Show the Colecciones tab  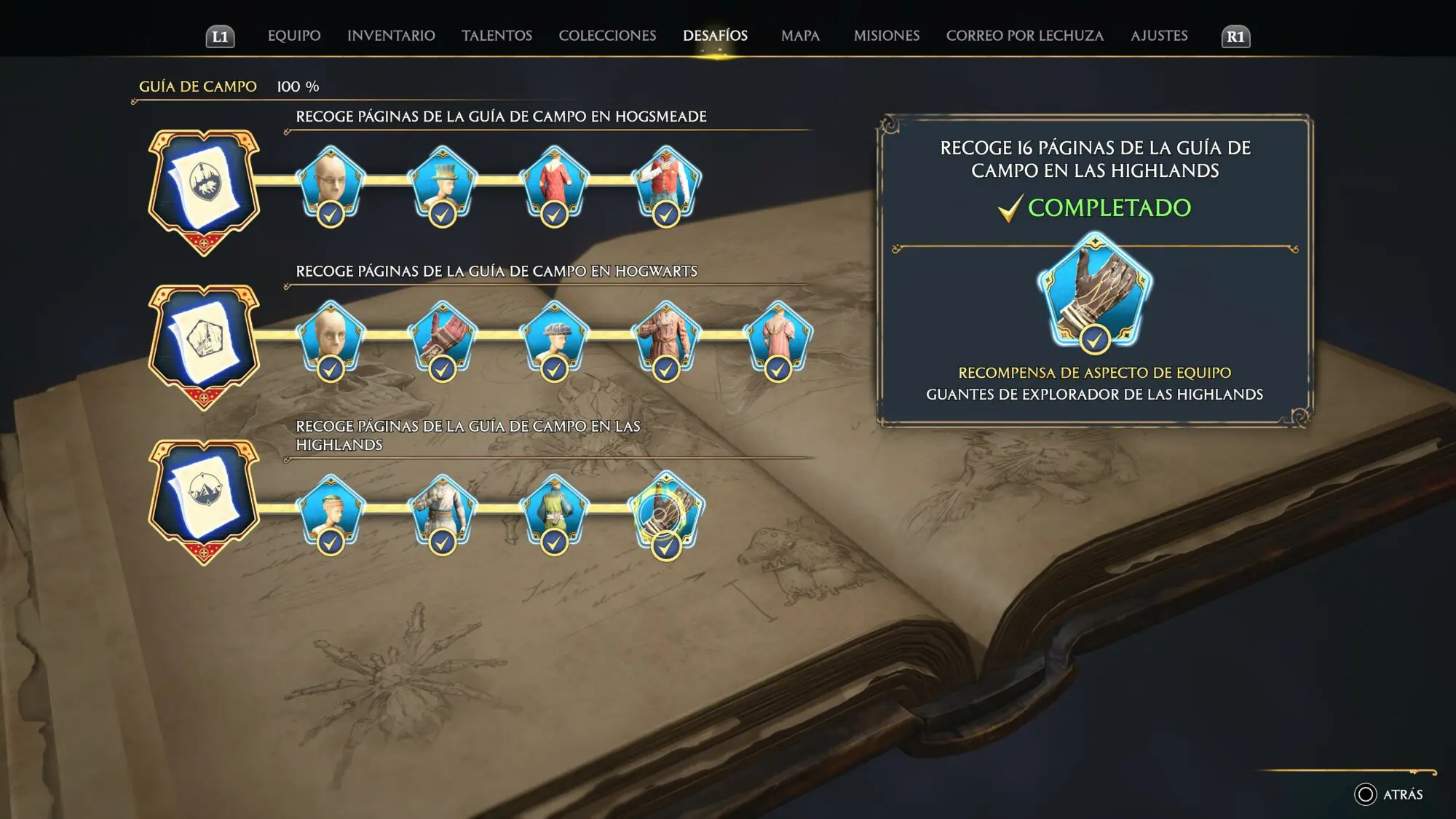[x=607, y=36]
